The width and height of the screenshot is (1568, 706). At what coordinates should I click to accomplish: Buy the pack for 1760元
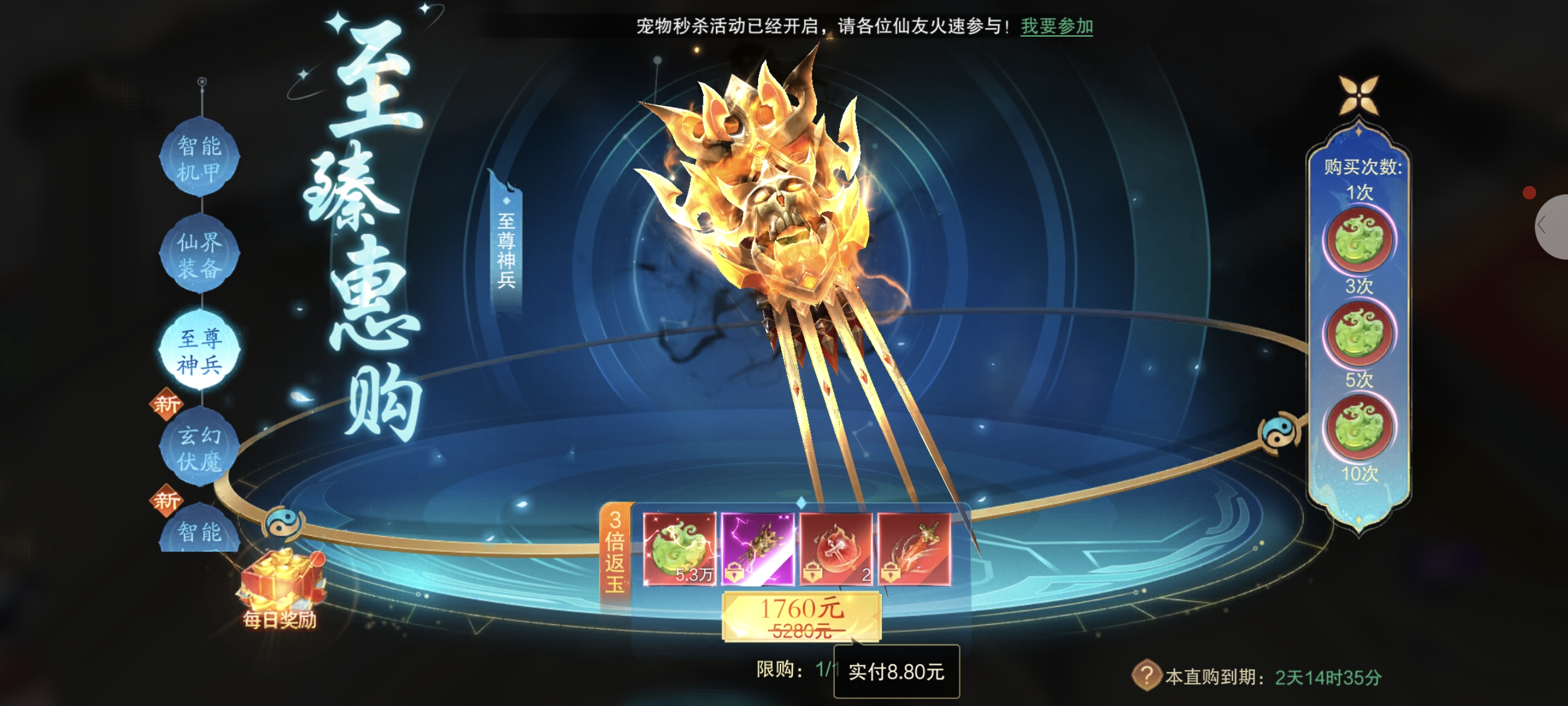point(801,617)
